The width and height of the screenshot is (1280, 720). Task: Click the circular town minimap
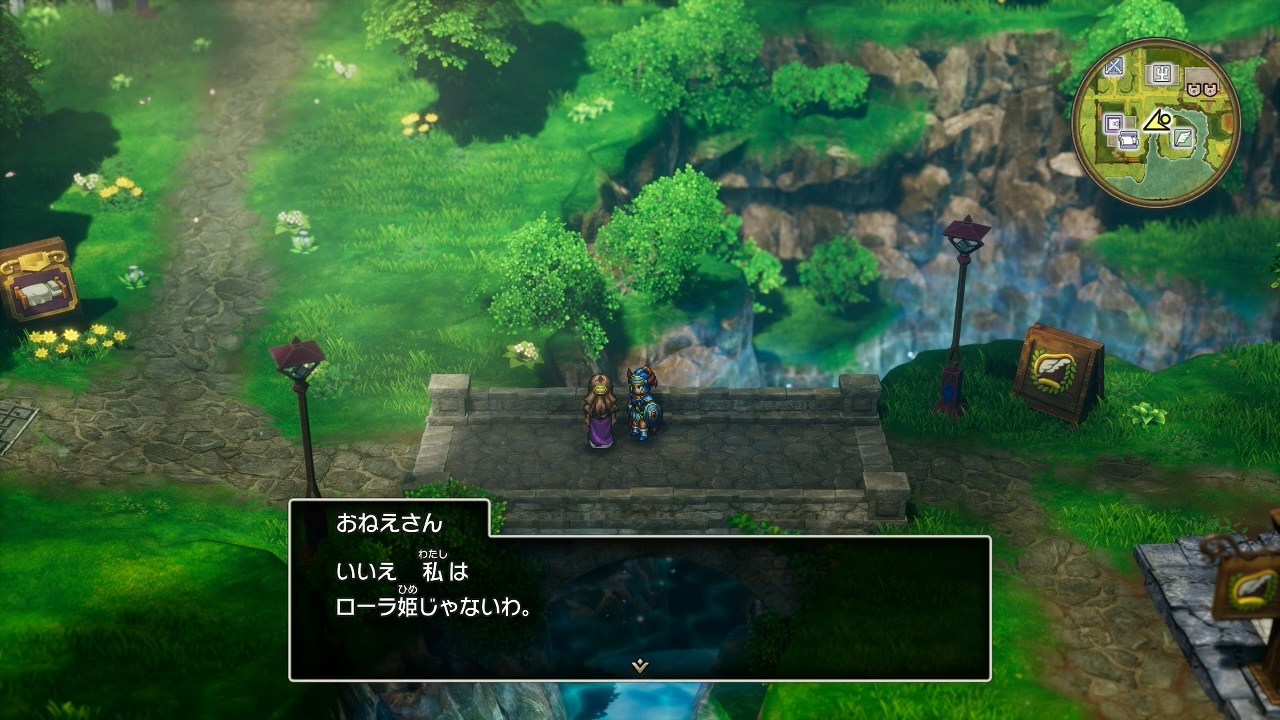pos(1155,123)
